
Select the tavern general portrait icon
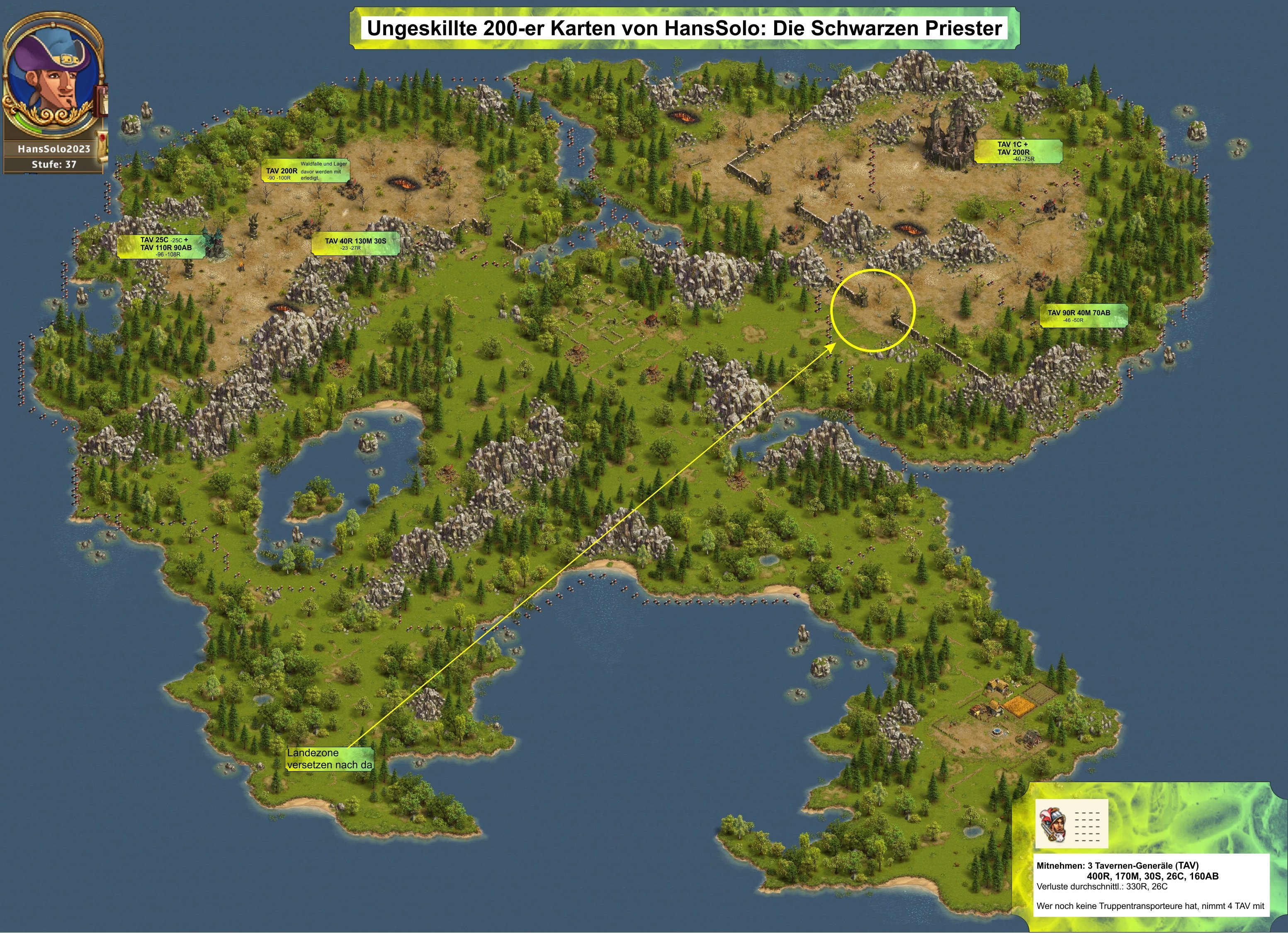tap(1053, 824)
